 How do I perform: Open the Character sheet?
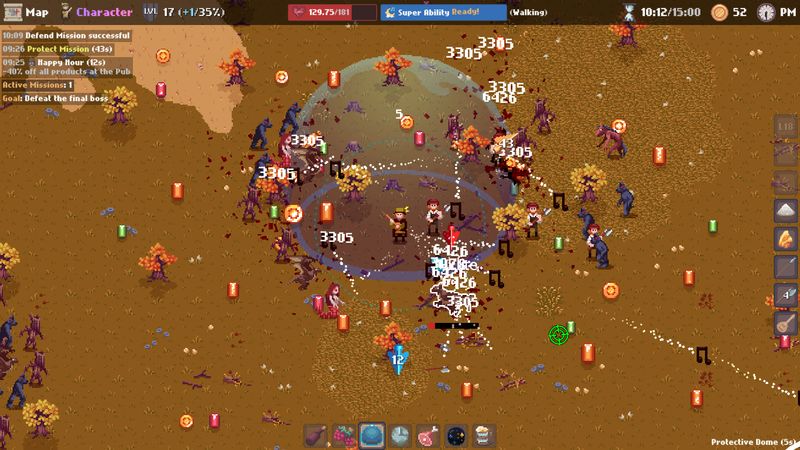click(x=96, y=12)
